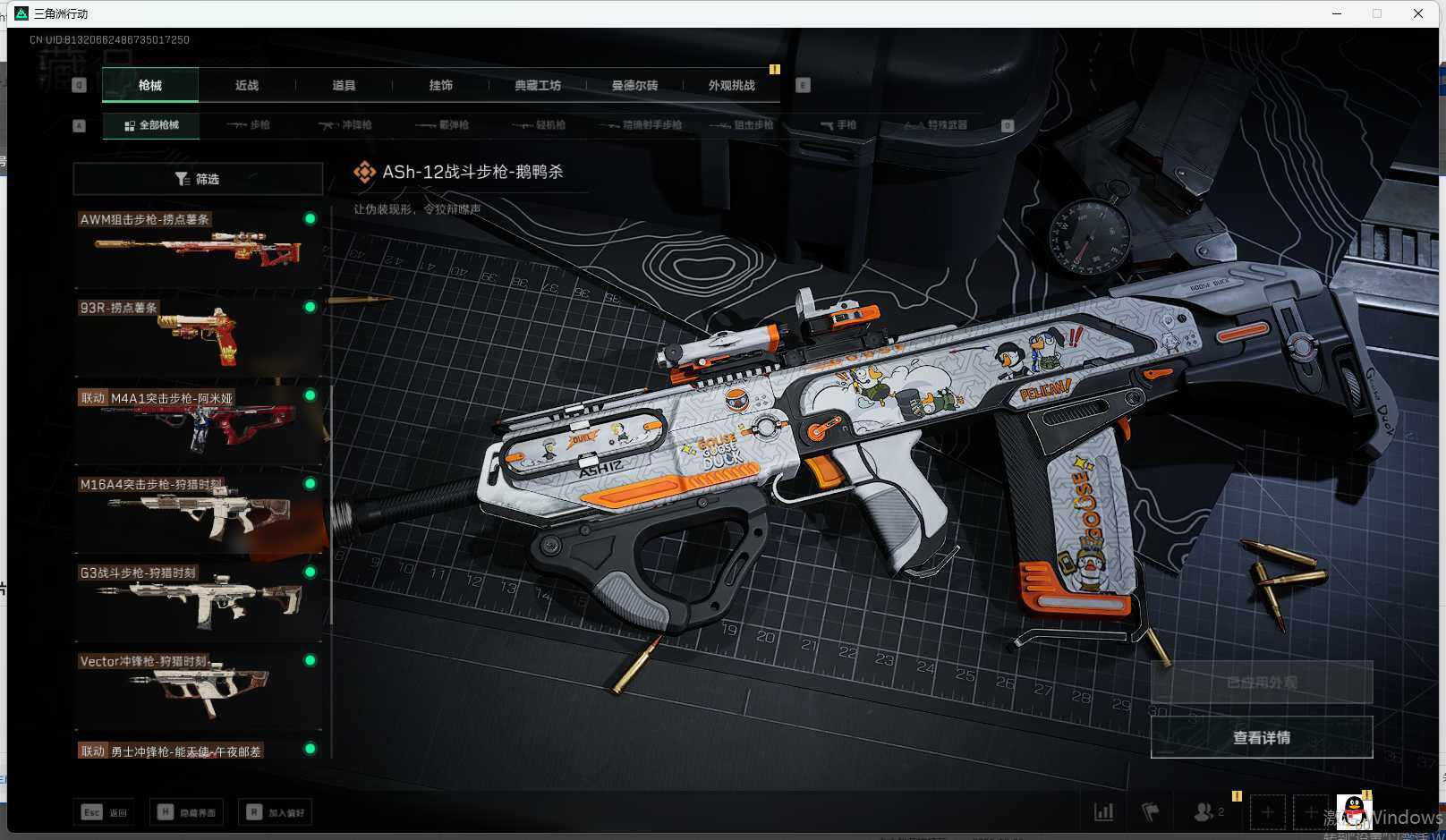Choose the 93R pistol skin
Viewport: 1446px width, 840px height.
[x=198, y=335]
